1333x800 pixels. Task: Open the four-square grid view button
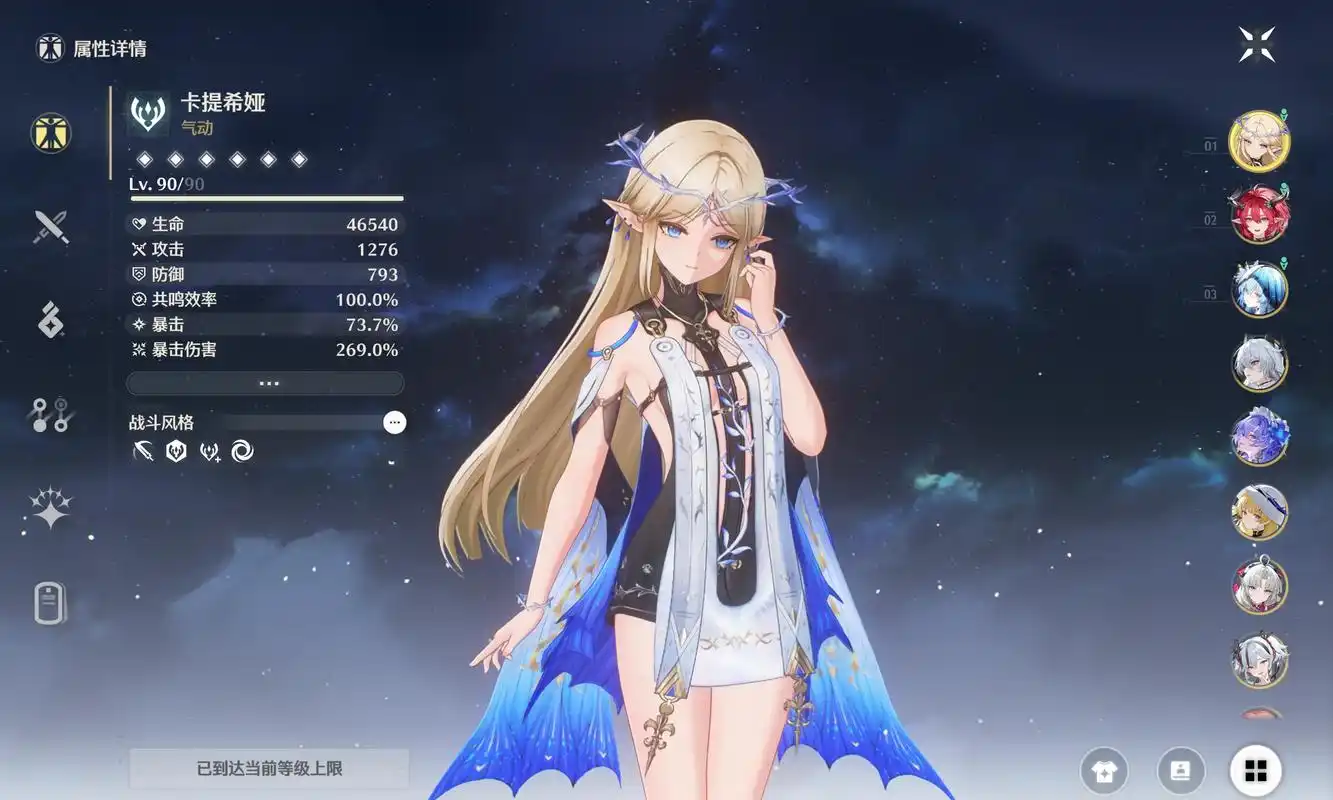click(1256, 771)
